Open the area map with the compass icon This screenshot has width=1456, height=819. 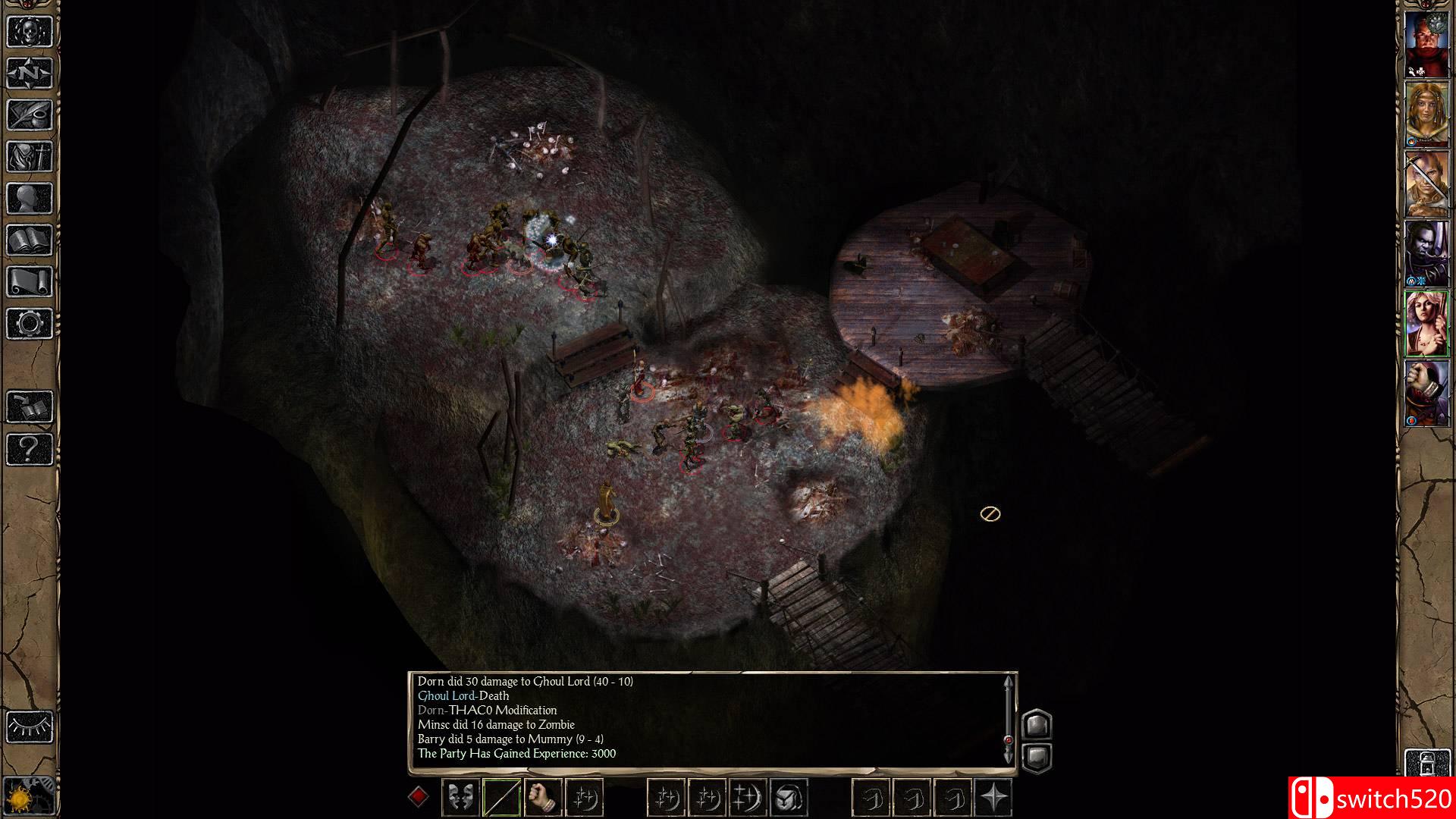(x=30, y=73)
